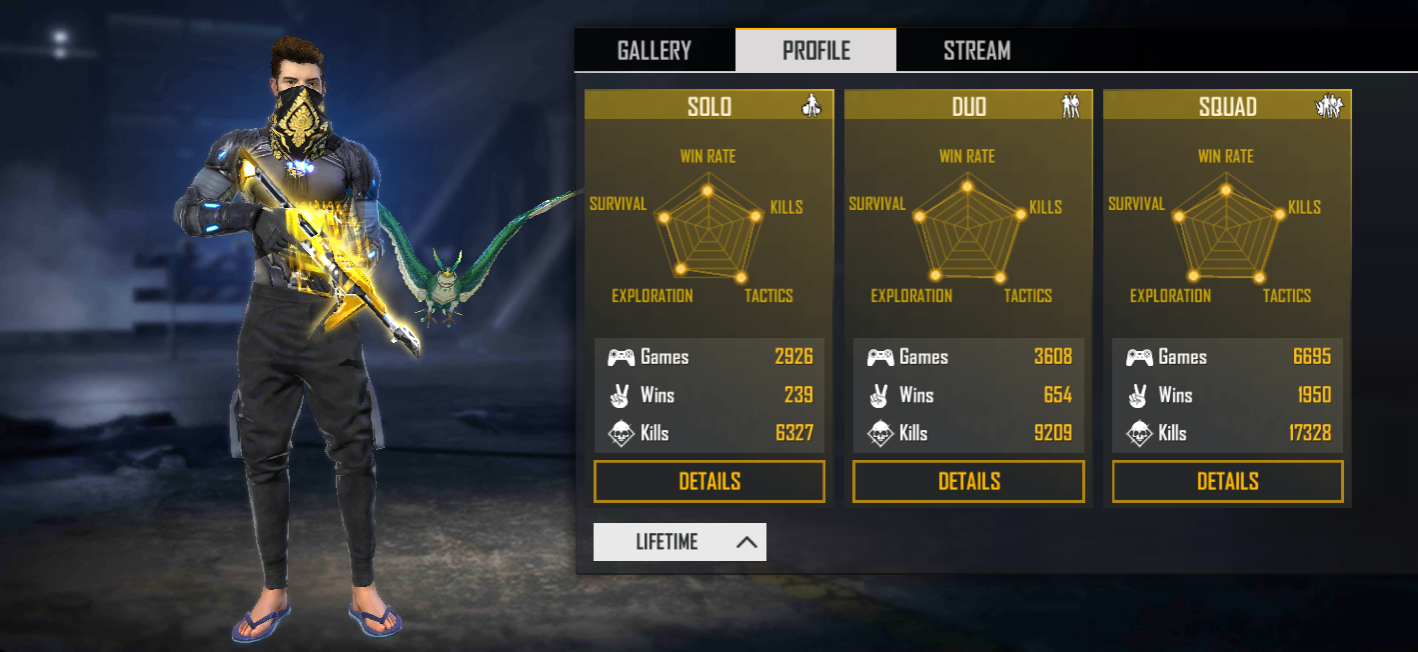Image resolution: width=1418 pixels, height=652 pixels.
Task: Expand the Lifetime dropdown
Action: (680, 542)
